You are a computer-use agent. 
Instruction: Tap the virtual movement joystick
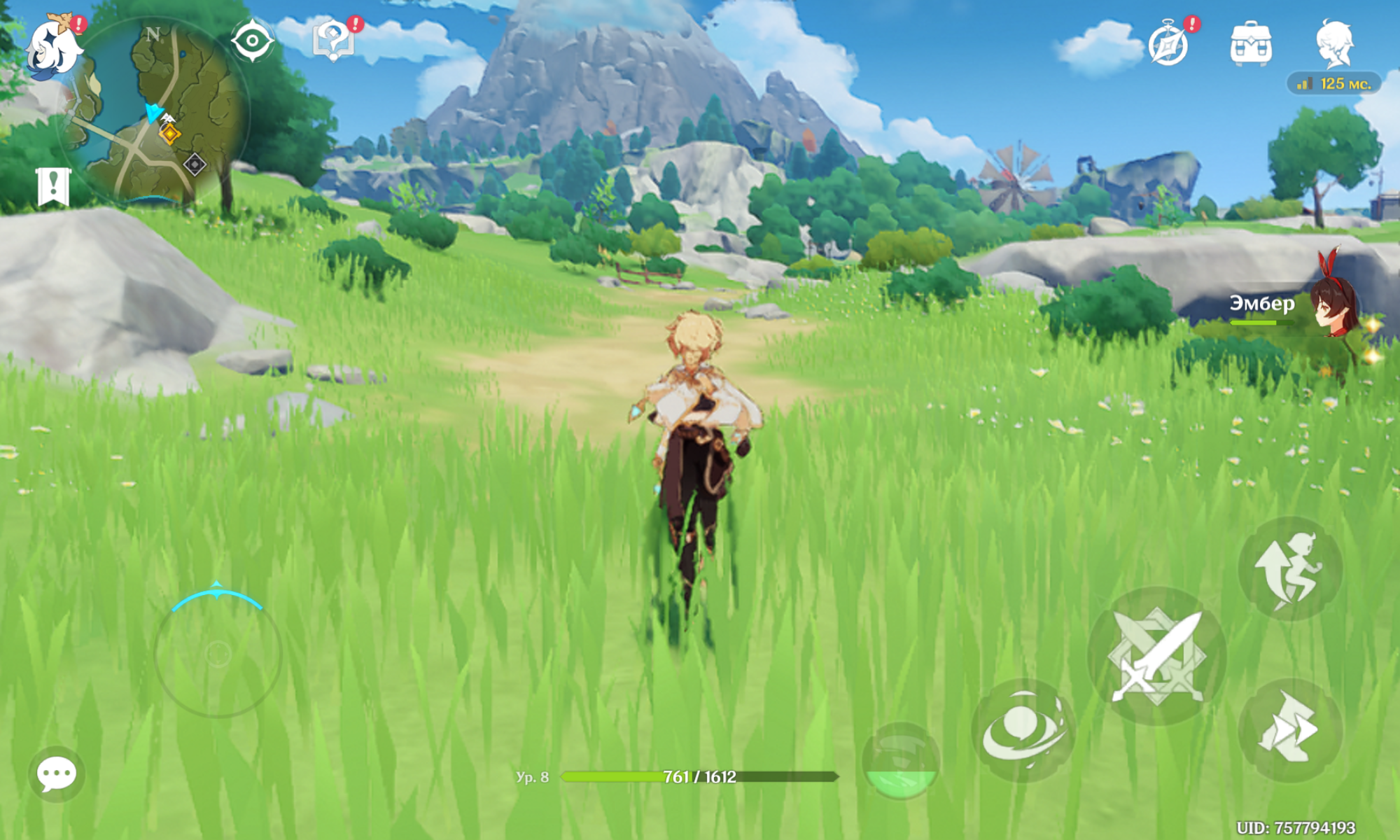(217, 654)
